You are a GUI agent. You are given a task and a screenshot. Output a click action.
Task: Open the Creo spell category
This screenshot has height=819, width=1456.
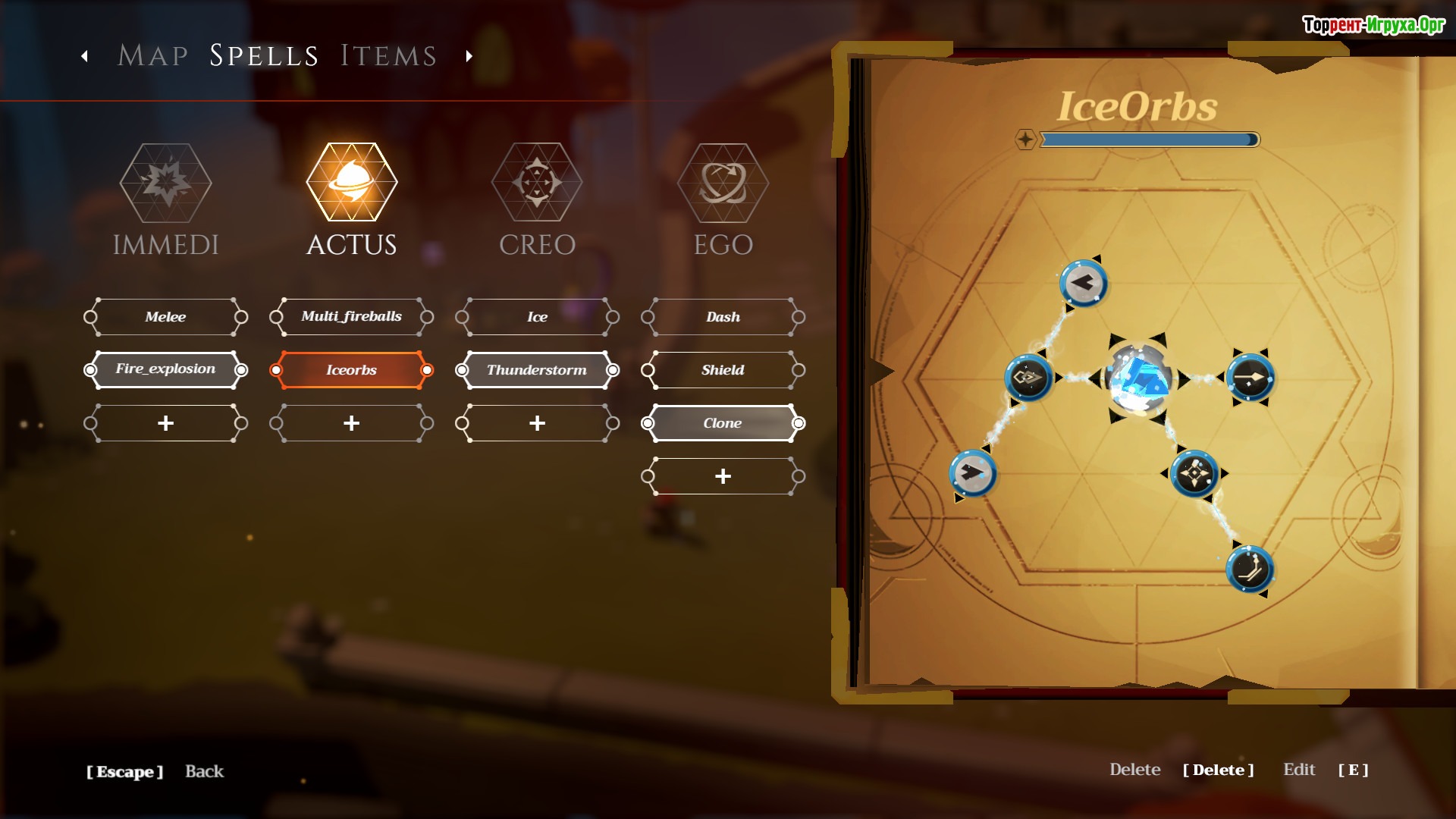point(537,183)
